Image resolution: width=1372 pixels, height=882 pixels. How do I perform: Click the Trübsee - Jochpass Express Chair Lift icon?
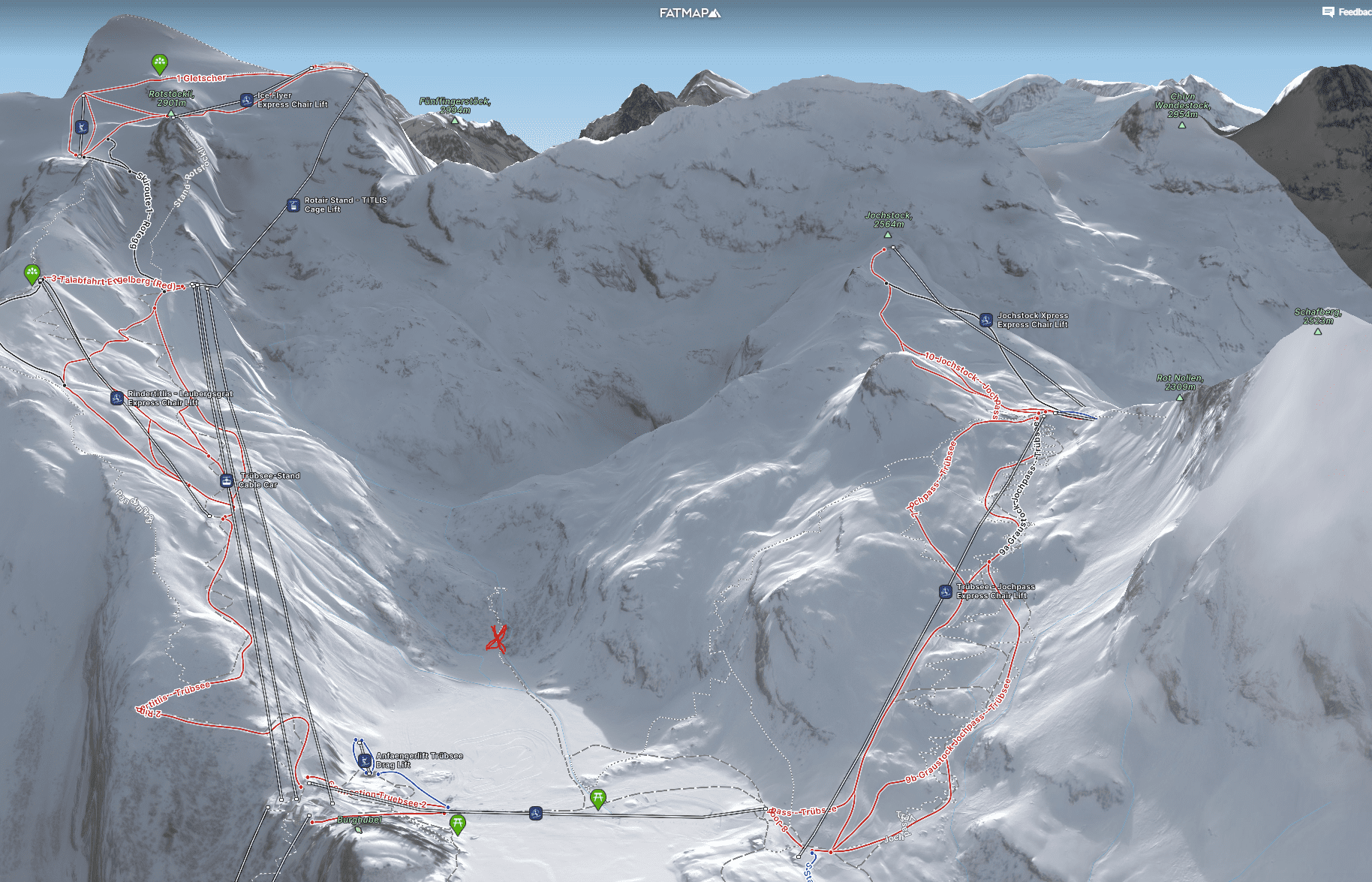(x=946, y=592)
